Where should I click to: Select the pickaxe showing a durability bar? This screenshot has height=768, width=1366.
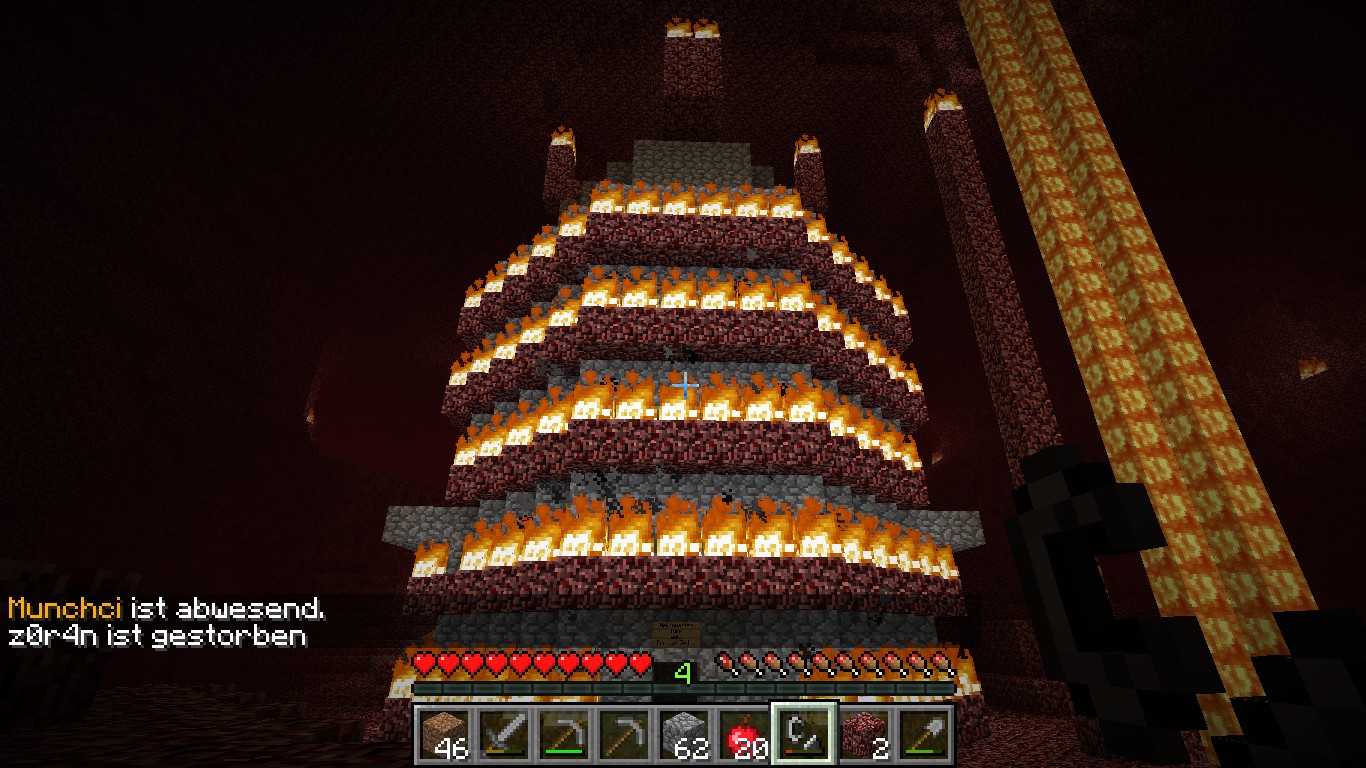564,737
